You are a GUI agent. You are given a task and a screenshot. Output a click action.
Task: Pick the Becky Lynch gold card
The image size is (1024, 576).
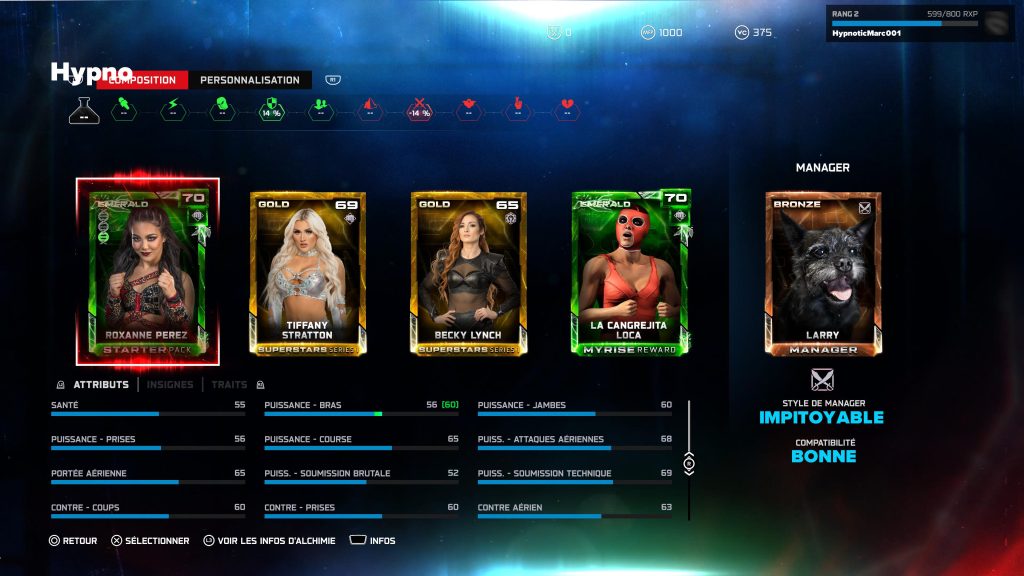click(468, 272)
